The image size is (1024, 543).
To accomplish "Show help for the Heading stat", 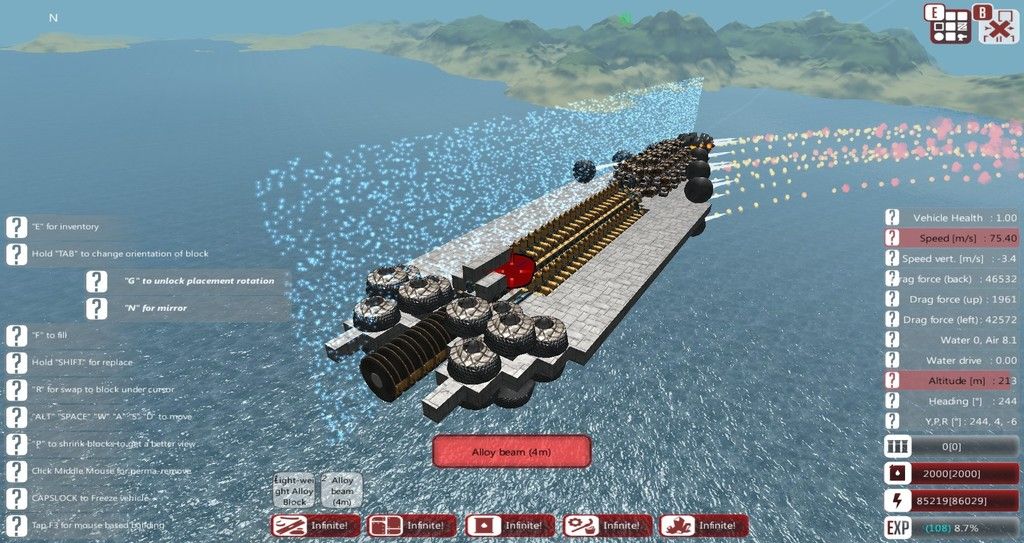I will point(895,401).
